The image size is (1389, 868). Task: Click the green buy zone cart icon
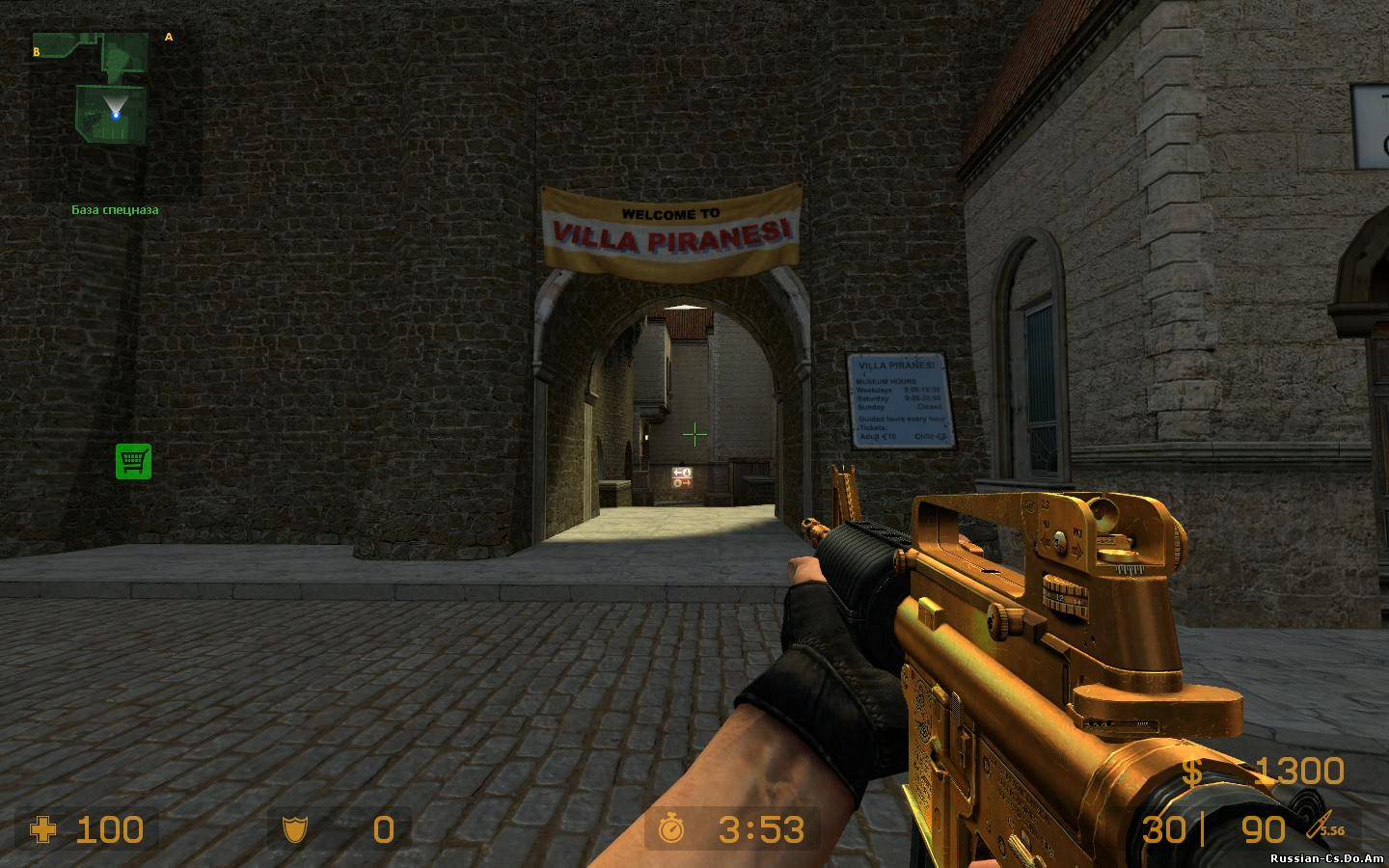click(133, 461)
